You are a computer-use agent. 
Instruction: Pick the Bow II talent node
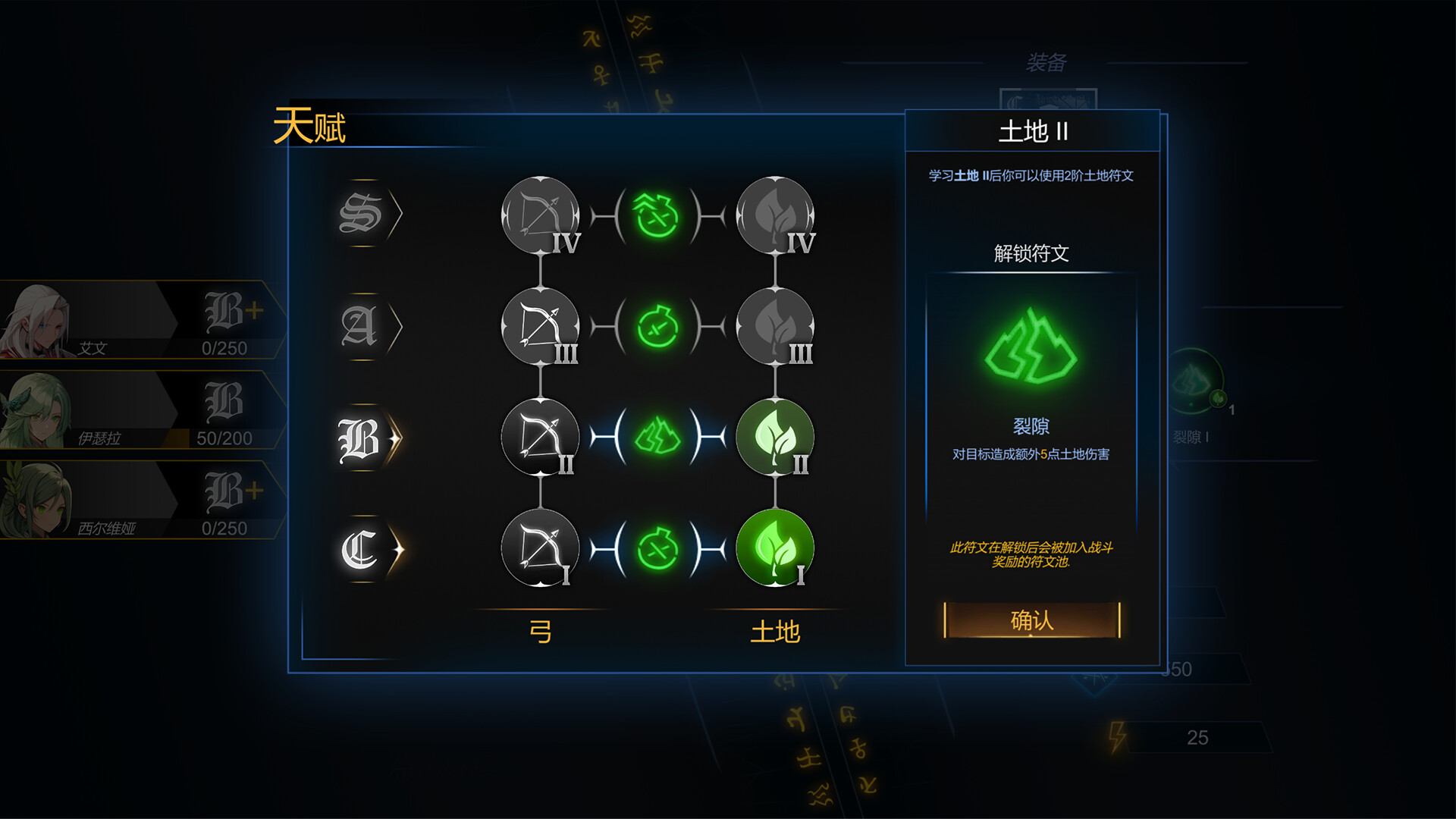(x=540, y=438)
